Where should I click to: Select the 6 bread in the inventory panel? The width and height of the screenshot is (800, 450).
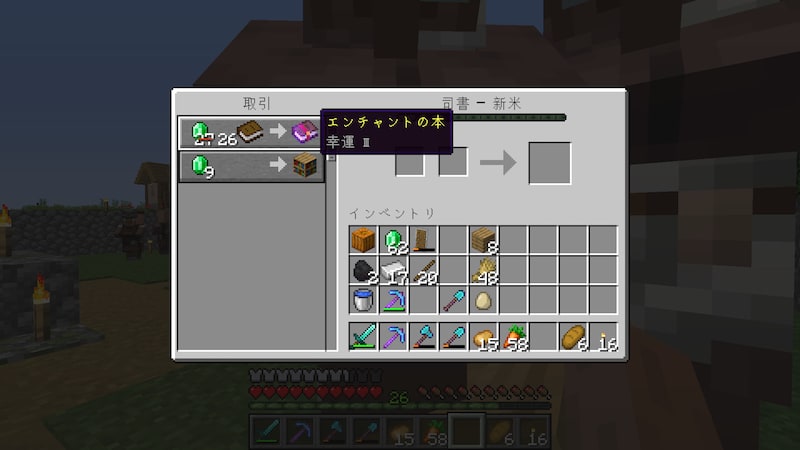point(573,337)
